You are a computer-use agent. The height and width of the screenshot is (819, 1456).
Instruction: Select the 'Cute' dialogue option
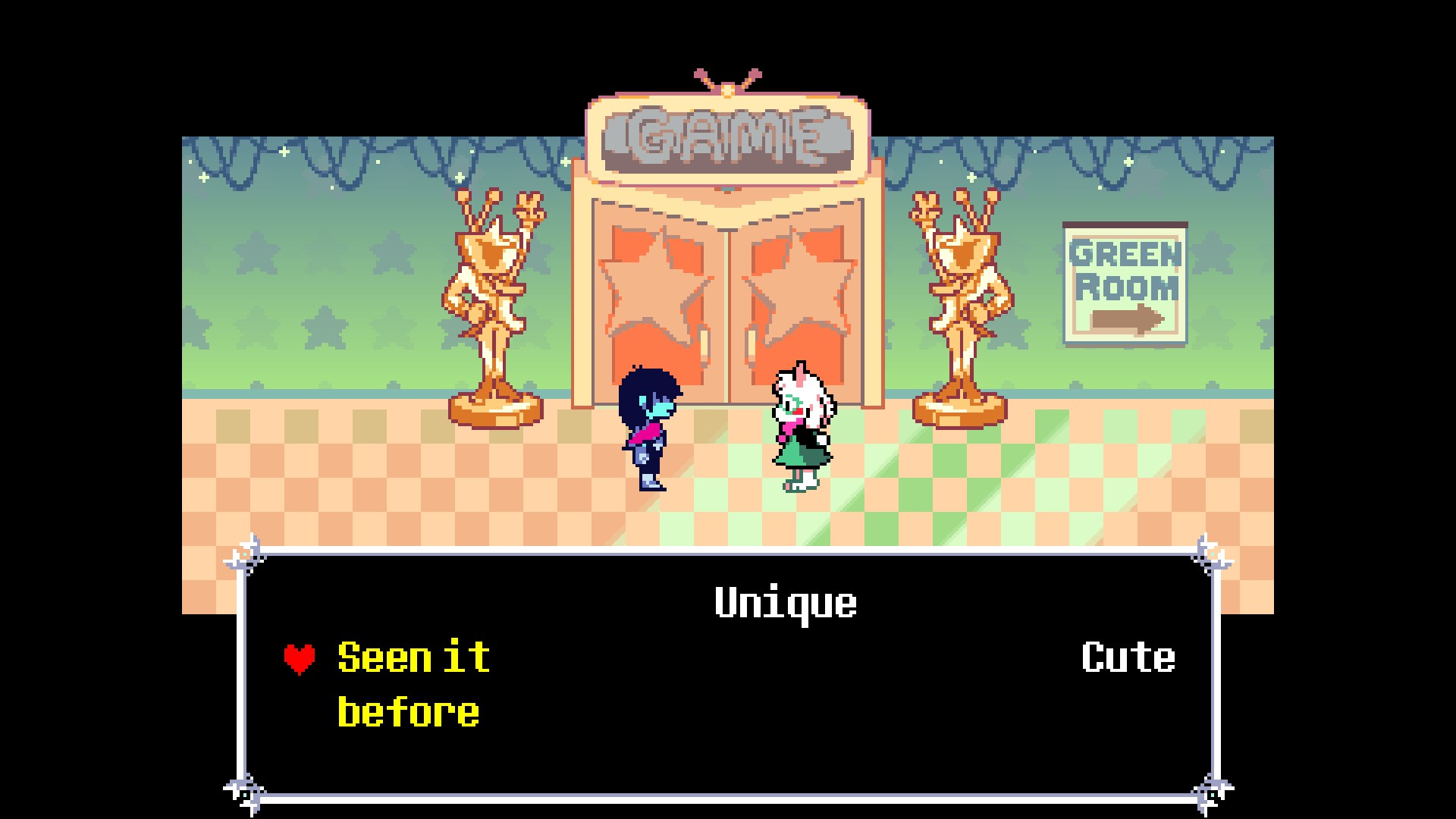1128,657
